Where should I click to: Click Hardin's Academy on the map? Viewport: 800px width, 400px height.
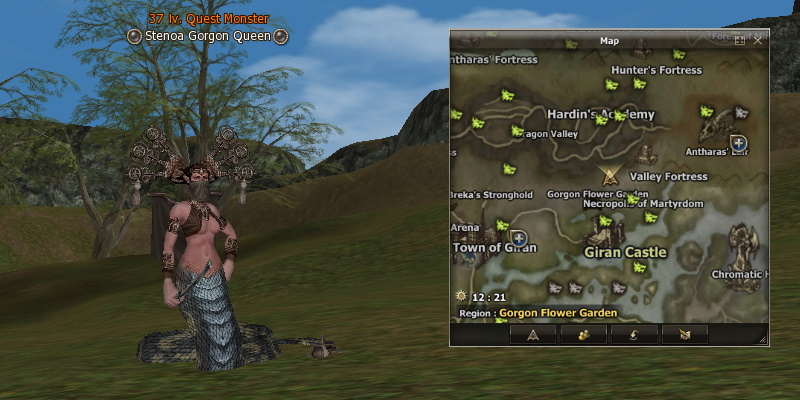point(600,114)
